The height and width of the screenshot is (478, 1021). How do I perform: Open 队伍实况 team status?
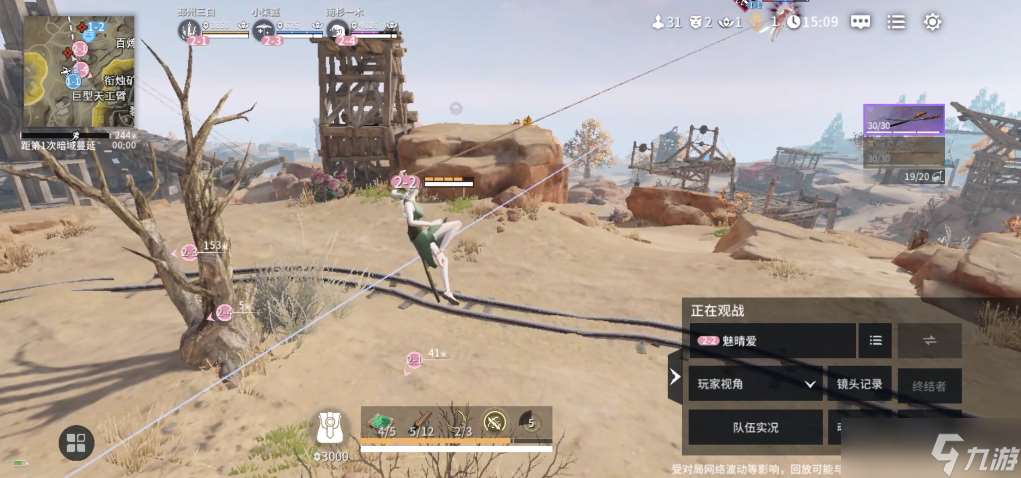pyautogui.click(x=755, y=427)
